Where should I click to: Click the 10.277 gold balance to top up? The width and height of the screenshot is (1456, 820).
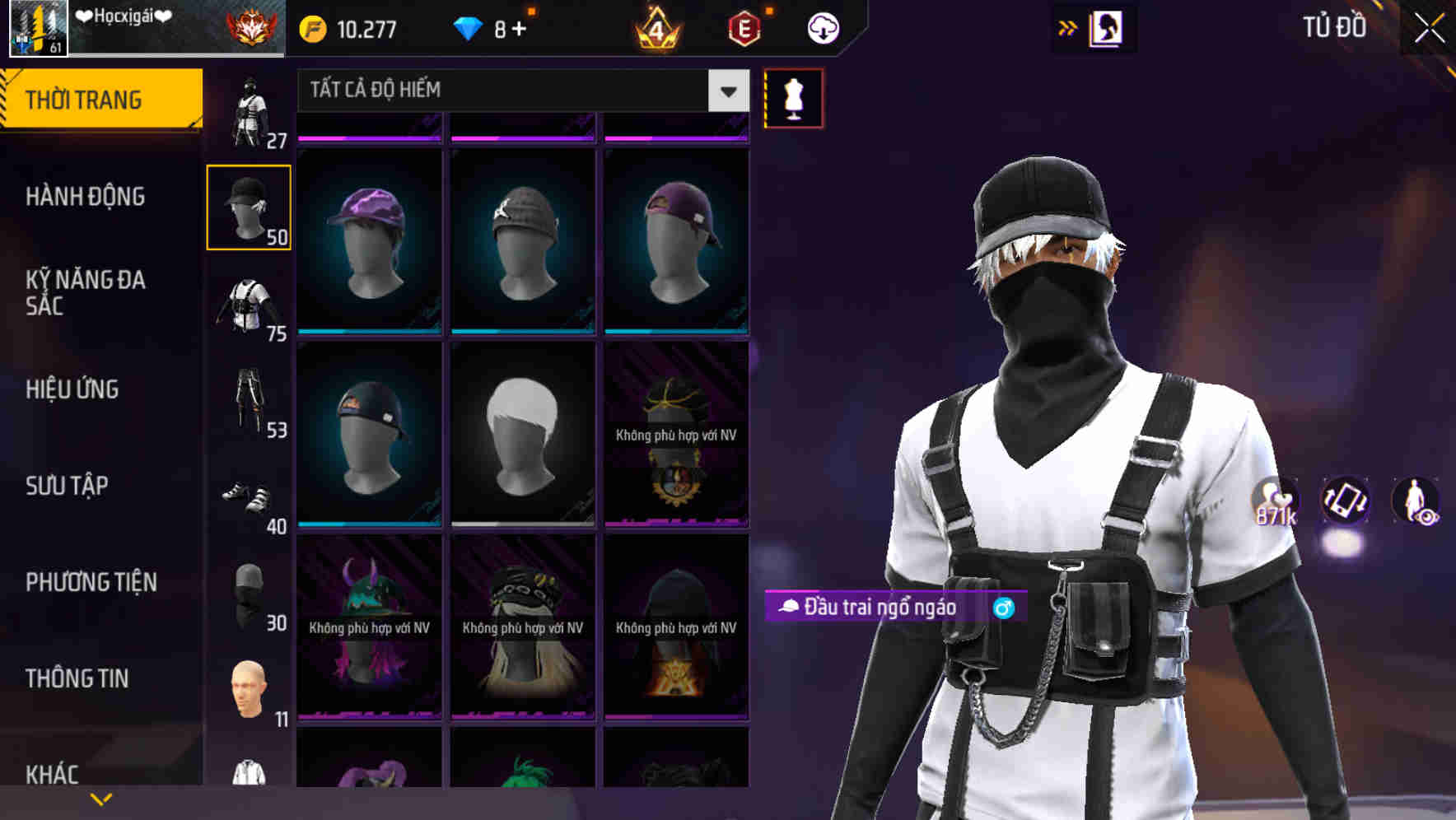[352, 27]
